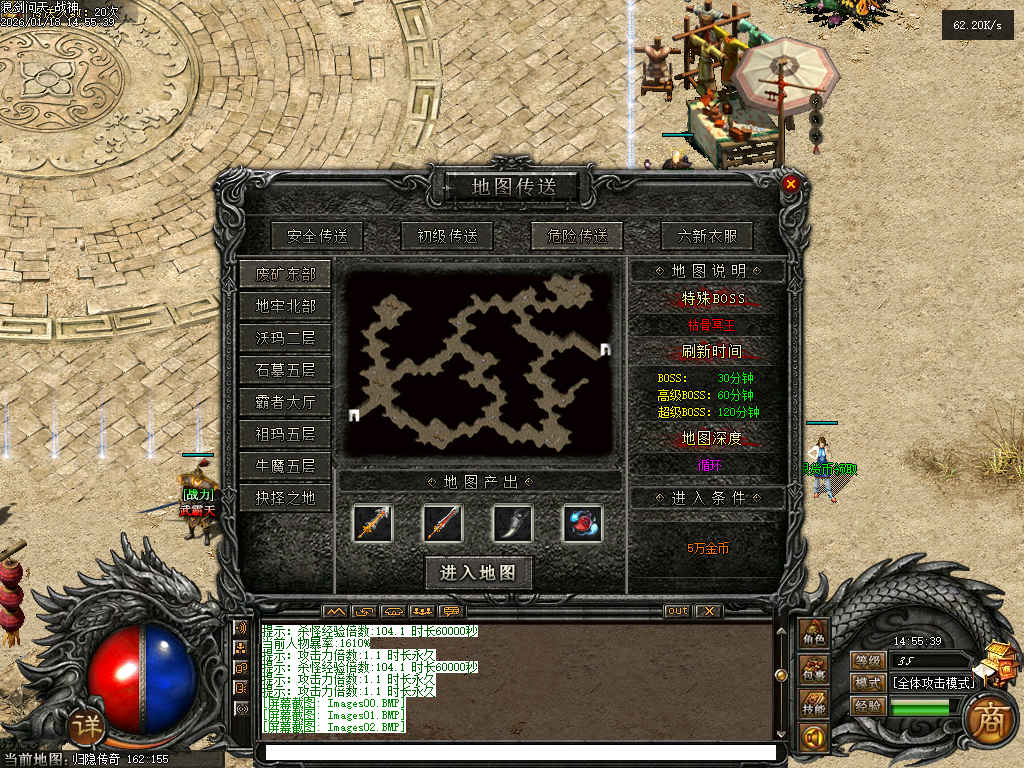Pick the 牛魔五层 map entry

(285, 466)
